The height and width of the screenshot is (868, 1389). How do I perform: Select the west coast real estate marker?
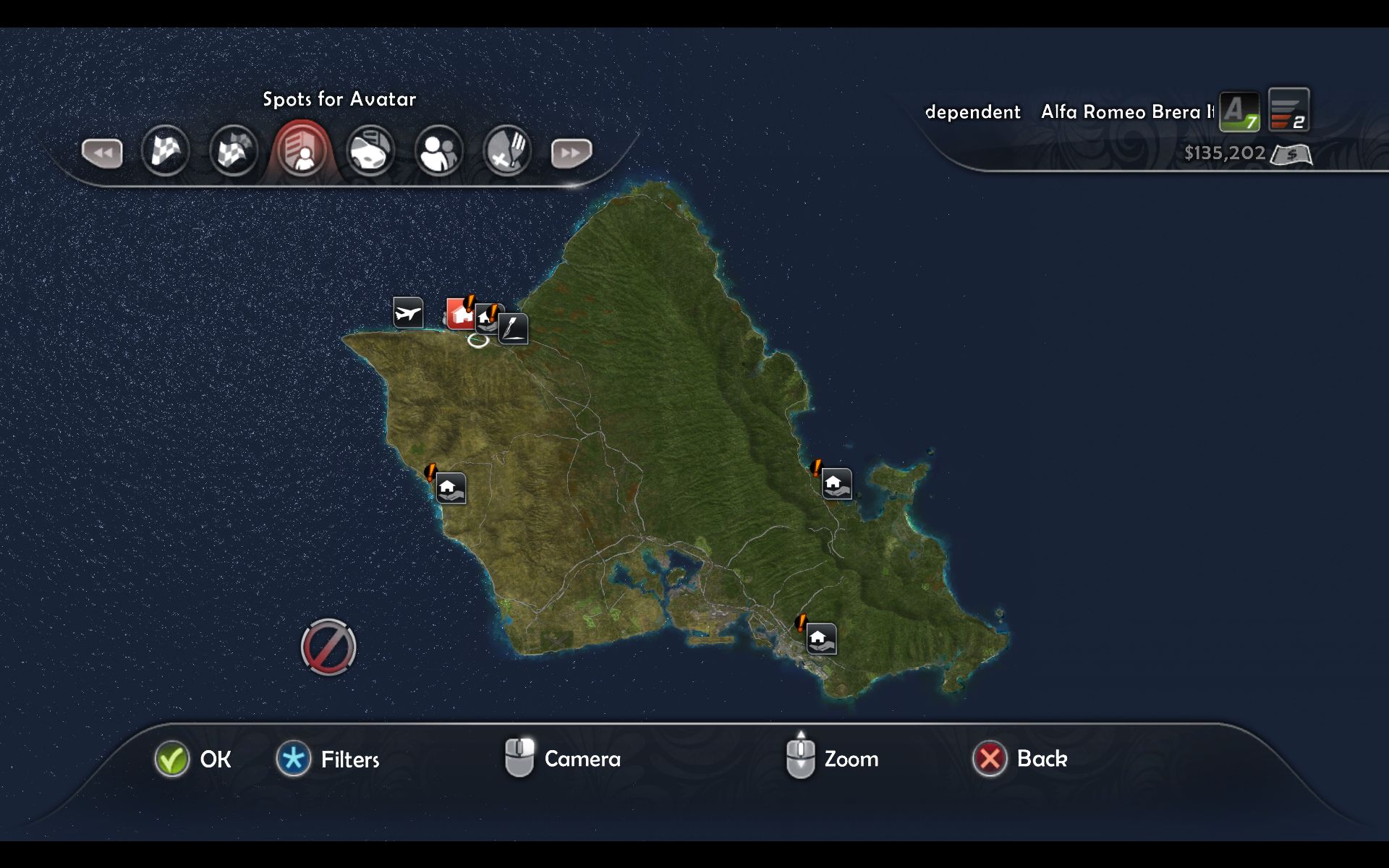(450, 488)
